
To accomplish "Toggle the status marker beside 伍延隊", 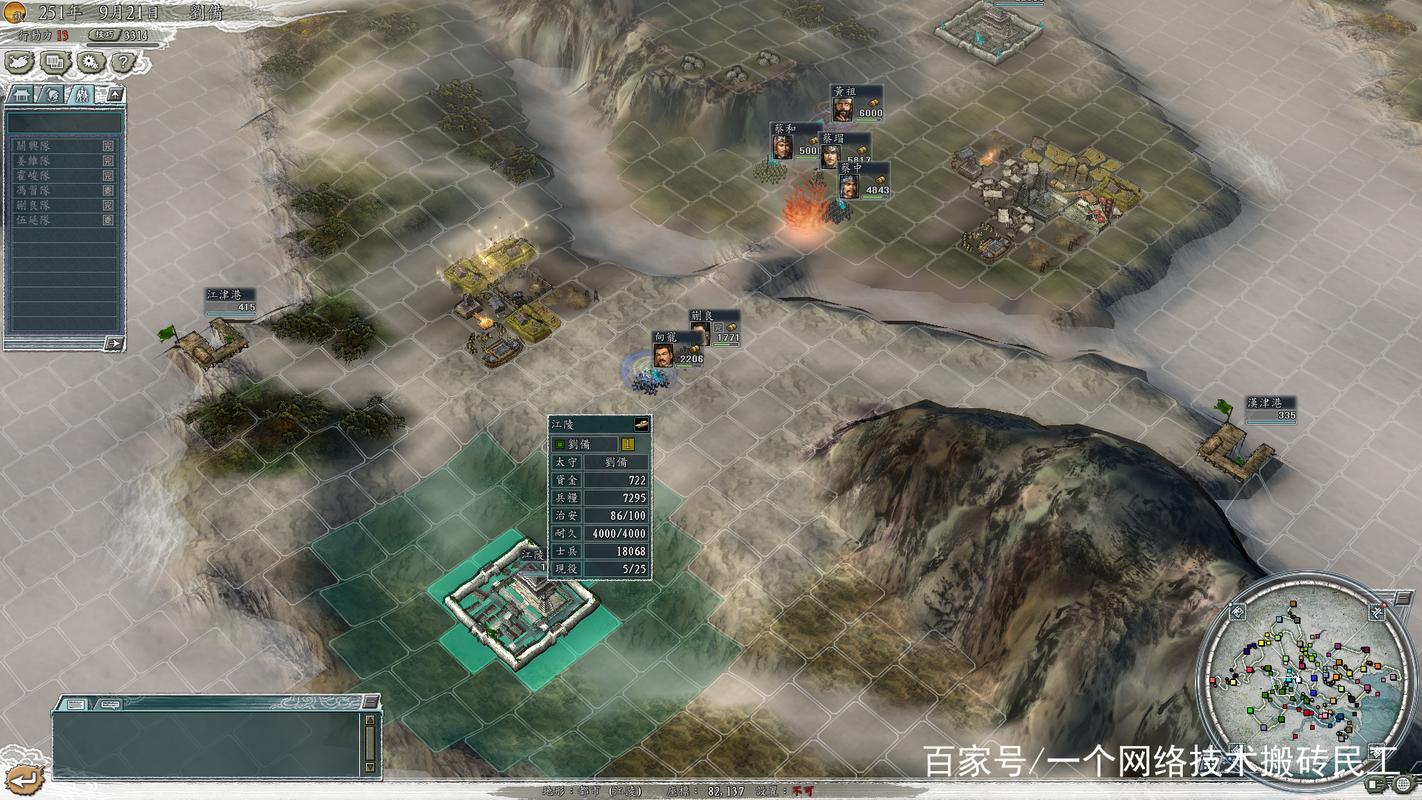I will click(108, 220).
